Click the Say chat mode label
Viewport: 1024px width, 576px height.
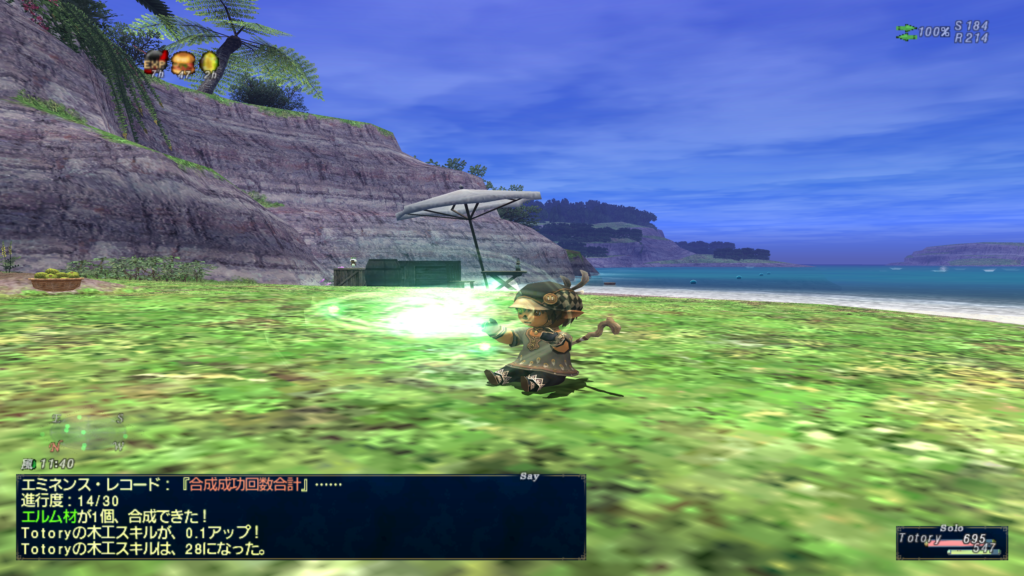(530, 477)
